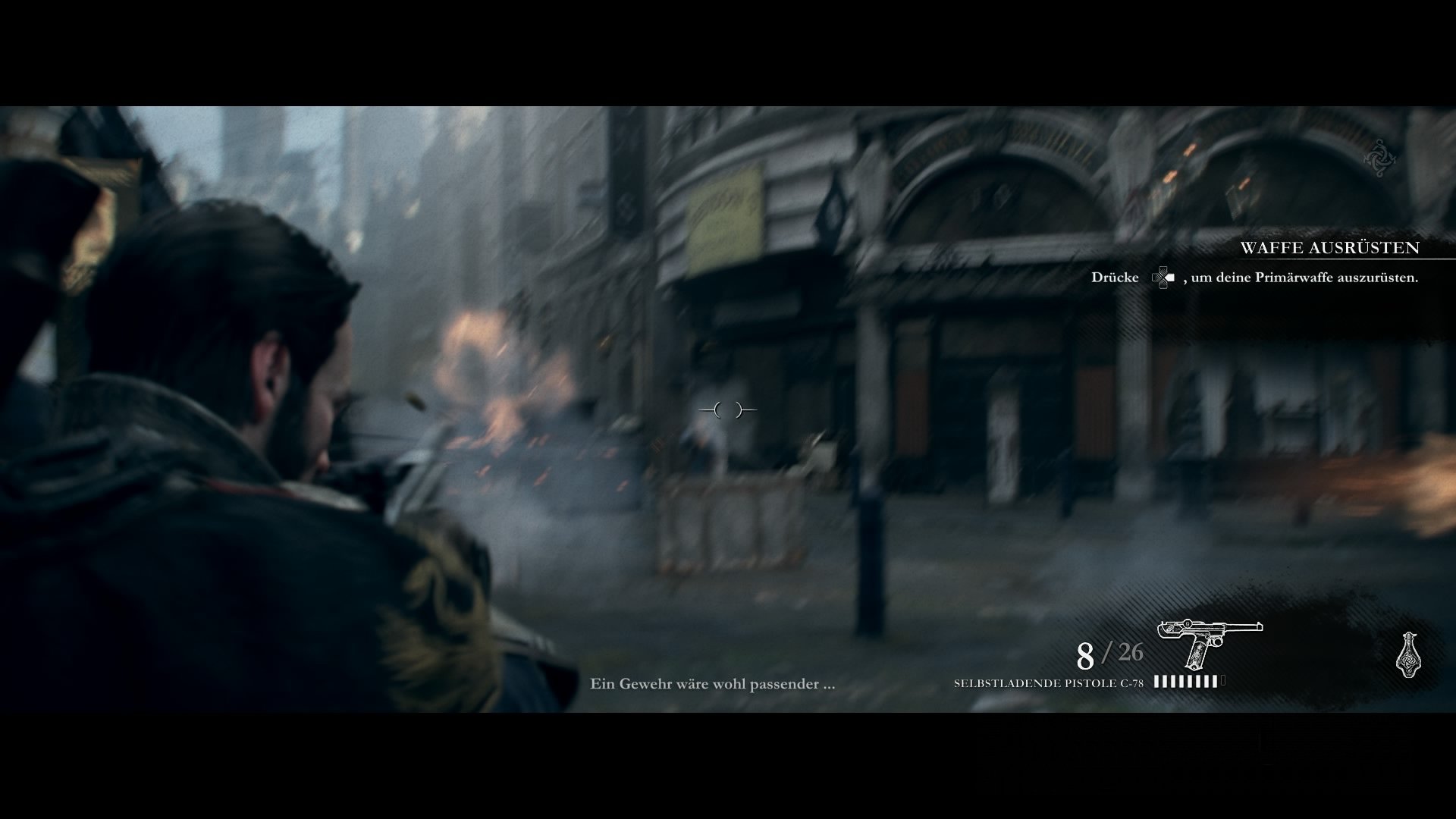The image size is (1456, 819).
Task: Click the SELBSTLADENDE PISTOLE C-78 name label
Action: click(x=1048, y=682)
